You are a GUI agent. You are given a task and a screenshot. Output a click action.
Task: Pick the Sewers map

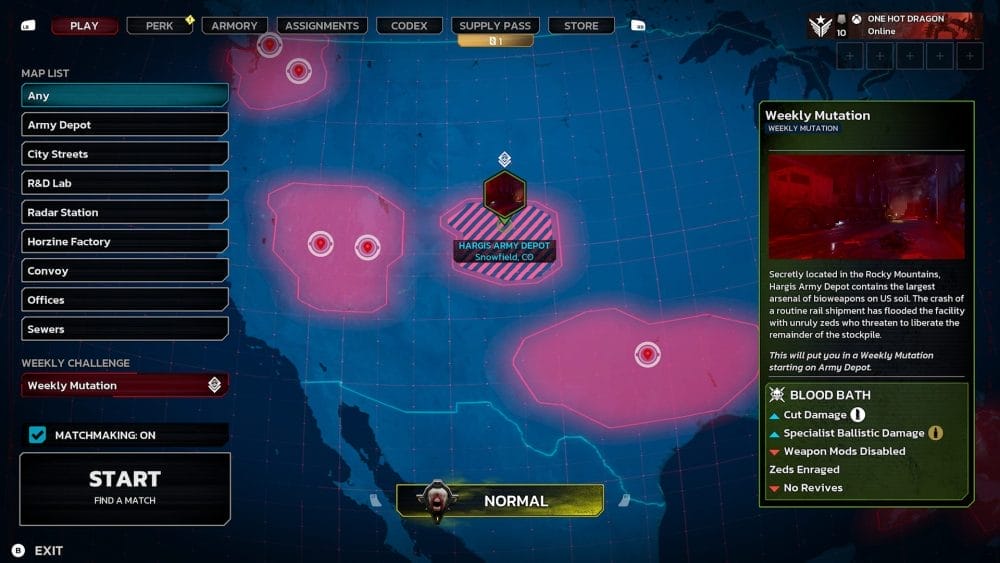[125, 329]
